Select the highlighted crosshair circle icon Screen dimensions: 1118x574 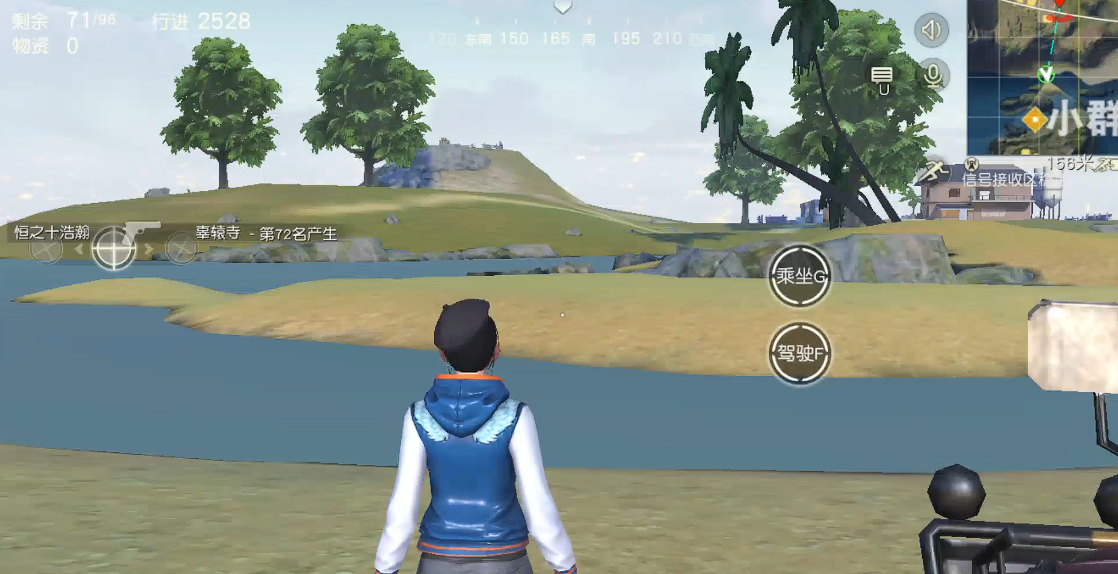113,248
